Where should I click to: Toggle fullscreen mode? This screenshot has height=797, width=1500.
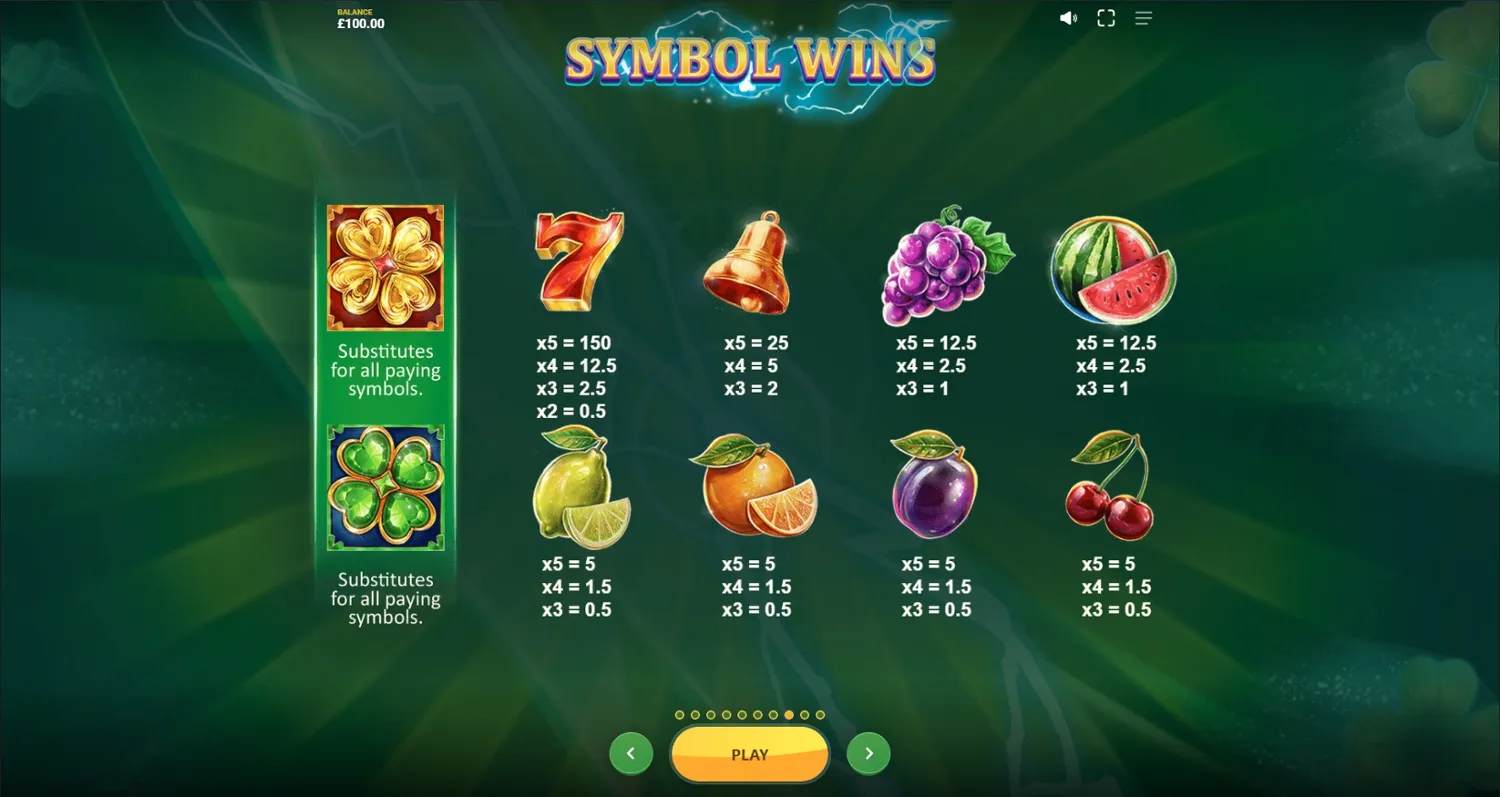point(1106,17)
